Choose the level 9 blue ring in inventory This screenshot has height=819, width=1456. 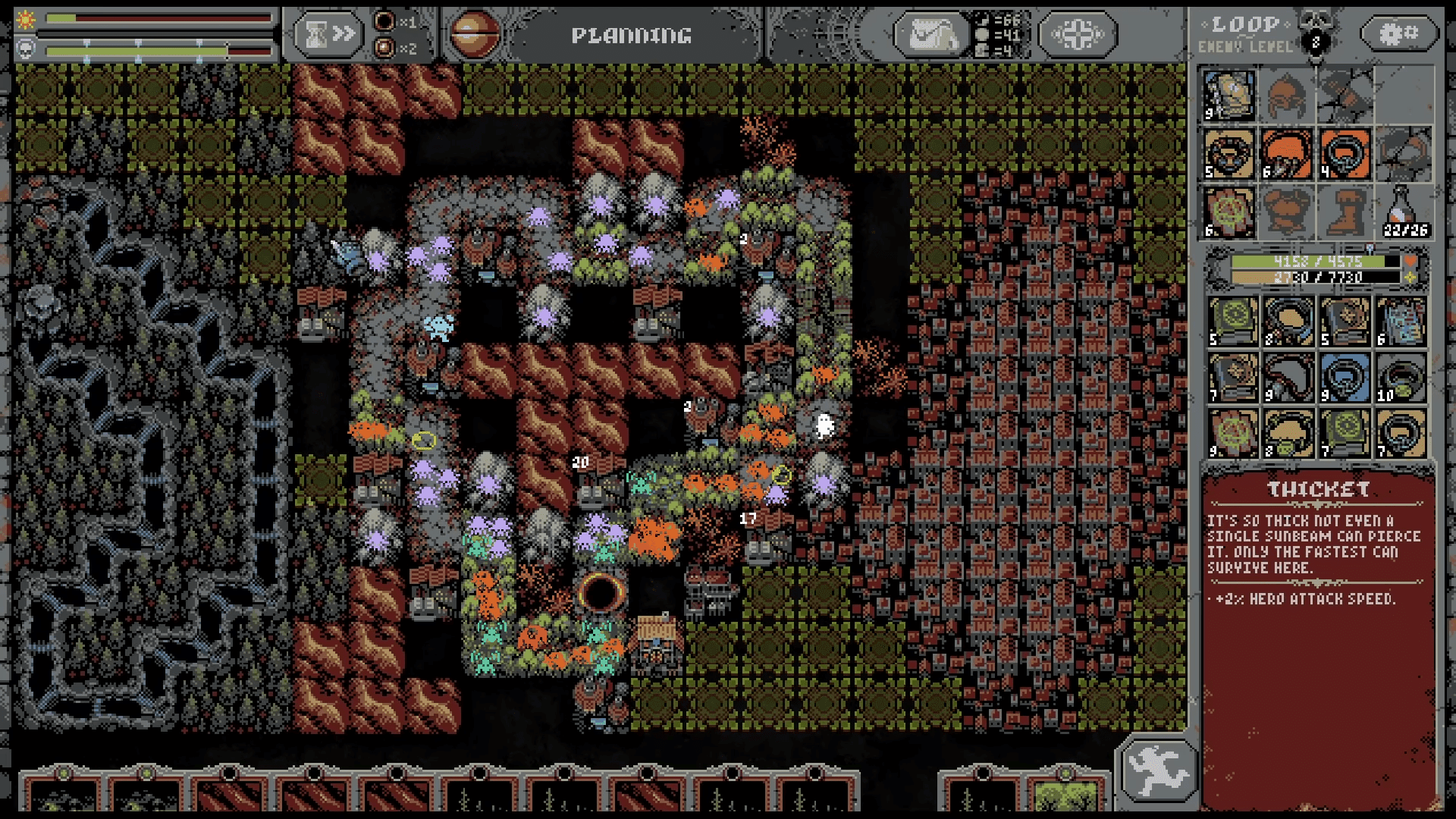tap(1345, 377)
